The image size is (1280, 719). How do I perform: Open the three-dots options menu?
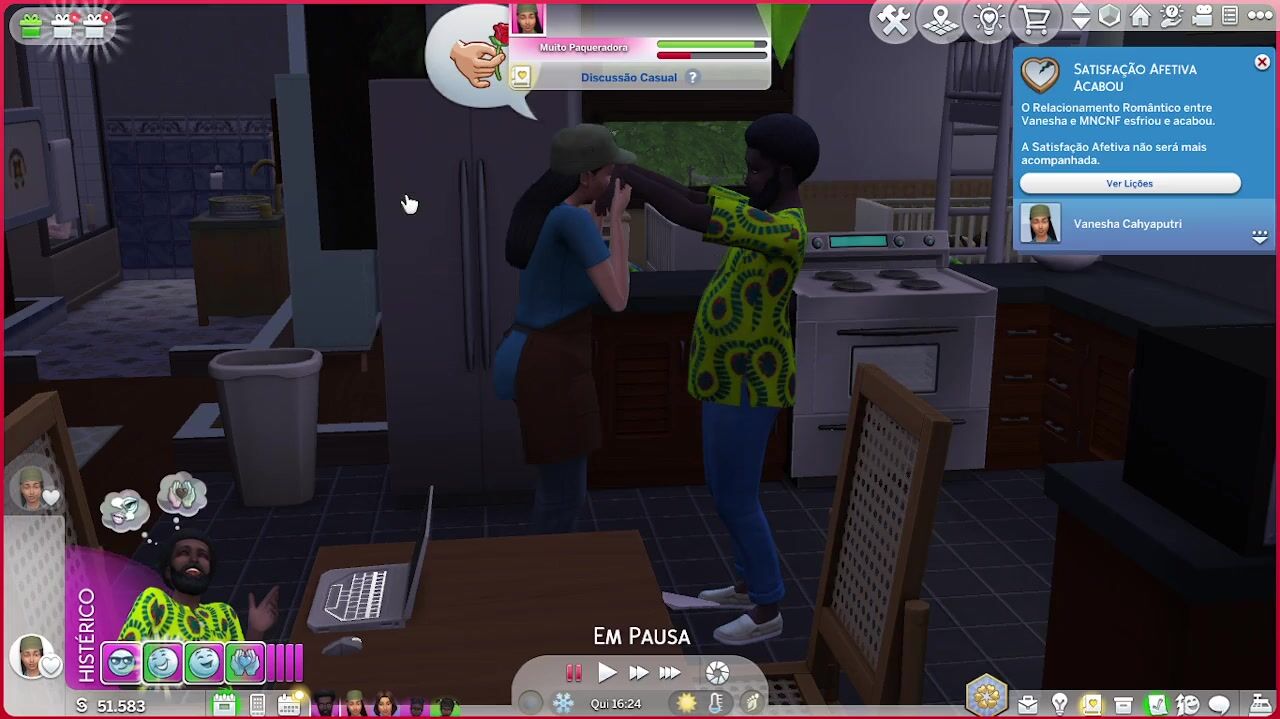tap(1259, 17)
